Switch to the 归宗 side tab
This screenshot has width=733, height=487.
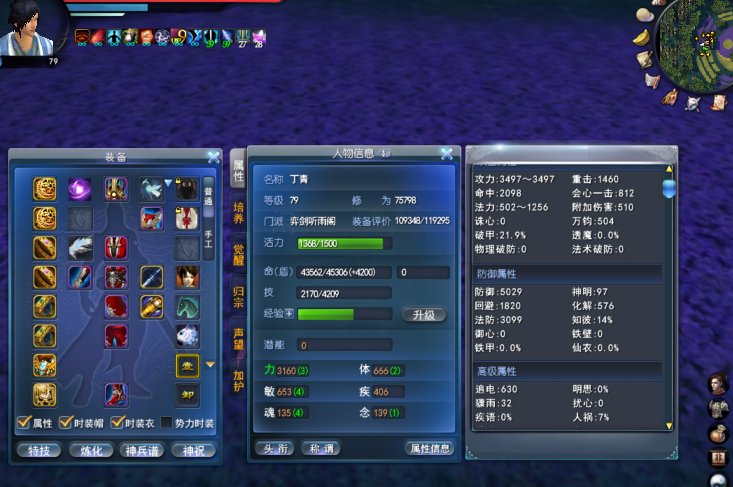coord(239,295)
